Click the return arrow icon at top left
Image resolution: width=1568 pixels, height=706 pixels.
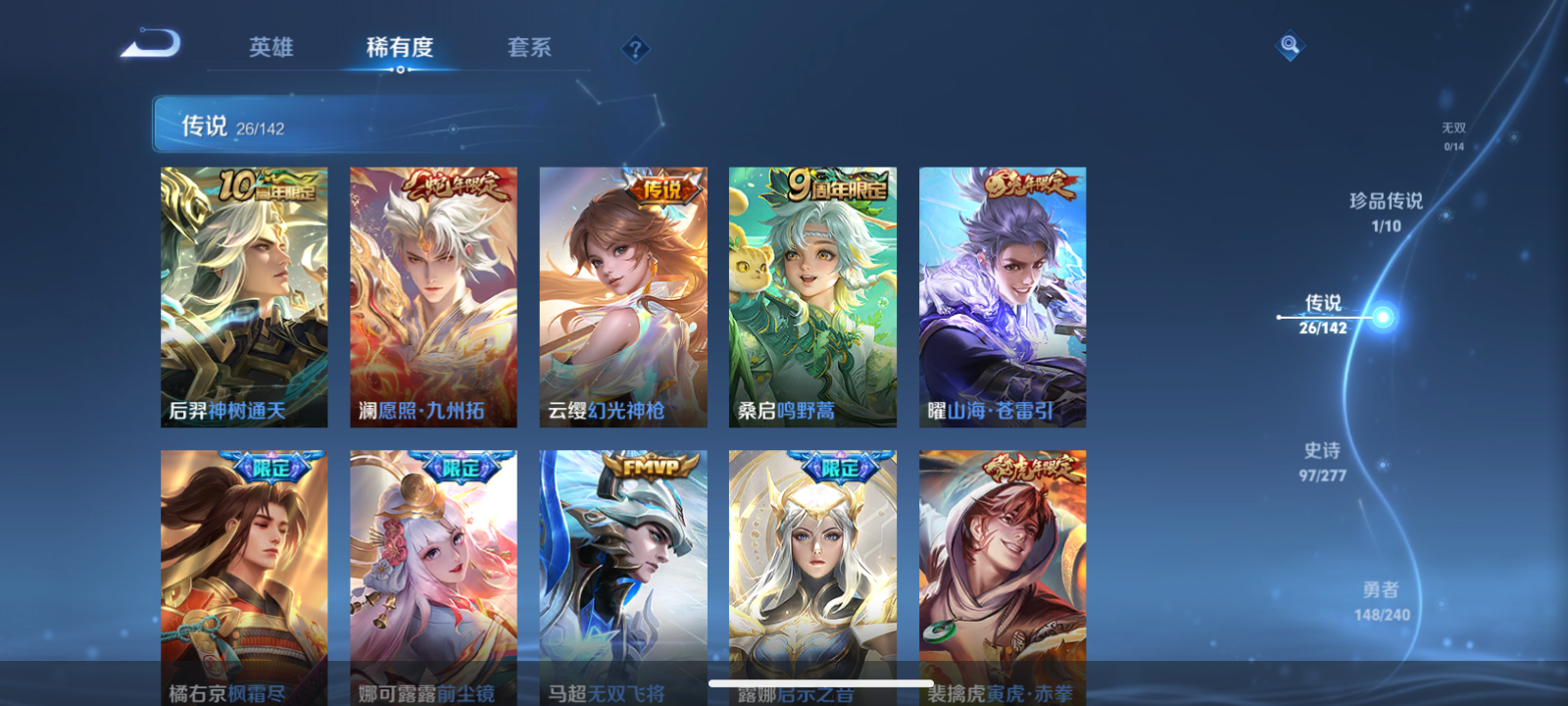(152, 44)
